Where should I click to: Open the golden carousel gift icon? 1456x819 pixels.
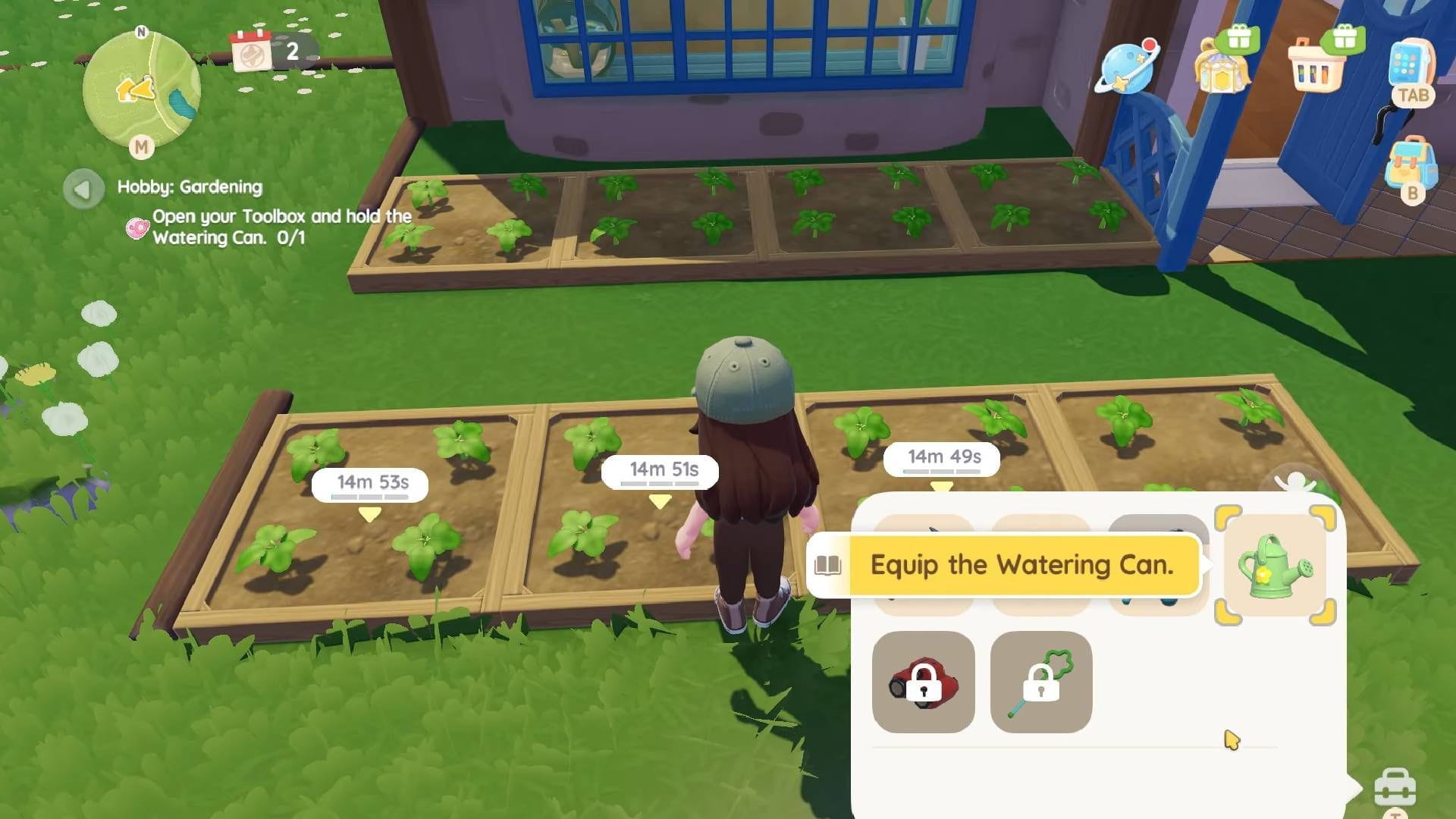pos(1221,68)
